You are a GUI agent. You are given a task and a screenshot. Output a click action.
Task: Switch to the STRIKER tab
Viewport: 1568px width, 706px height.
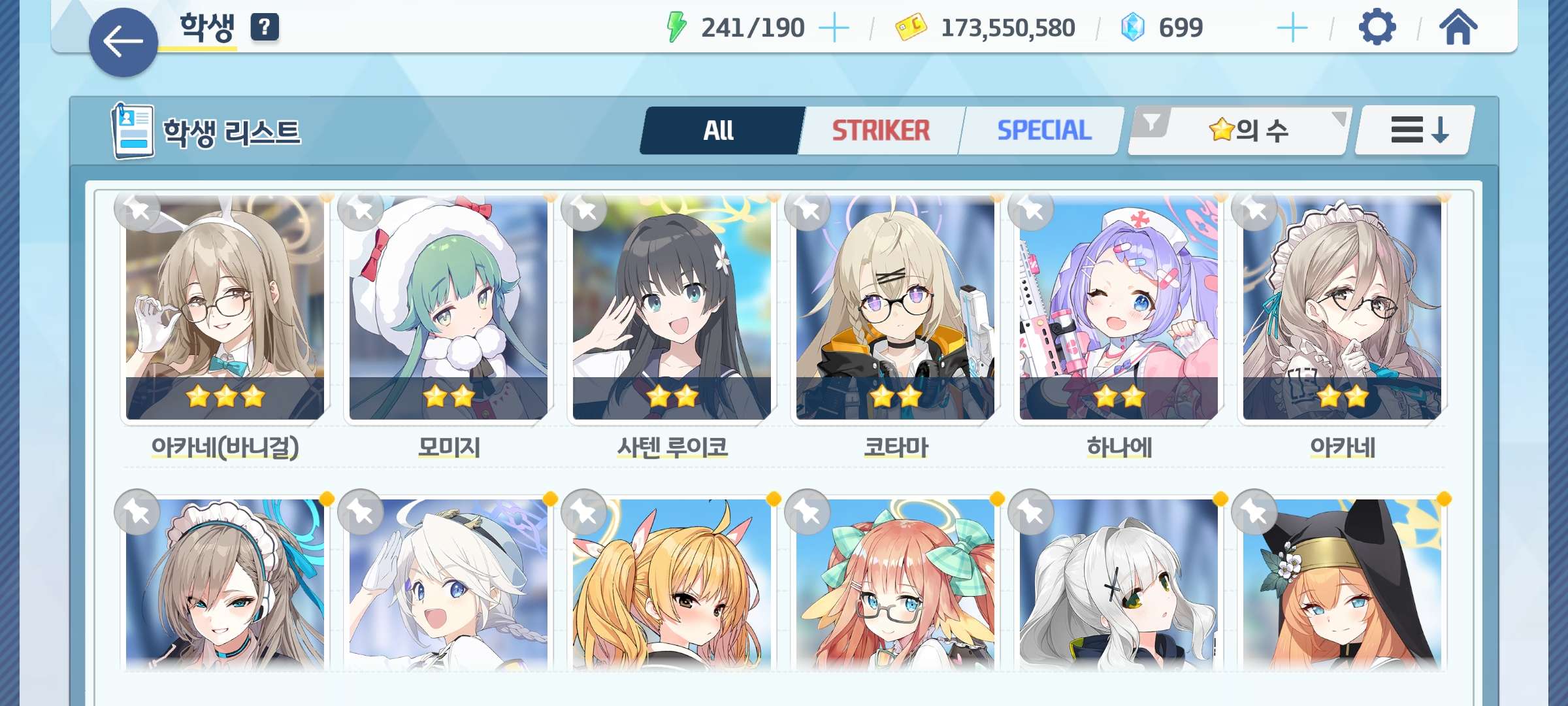880,131
